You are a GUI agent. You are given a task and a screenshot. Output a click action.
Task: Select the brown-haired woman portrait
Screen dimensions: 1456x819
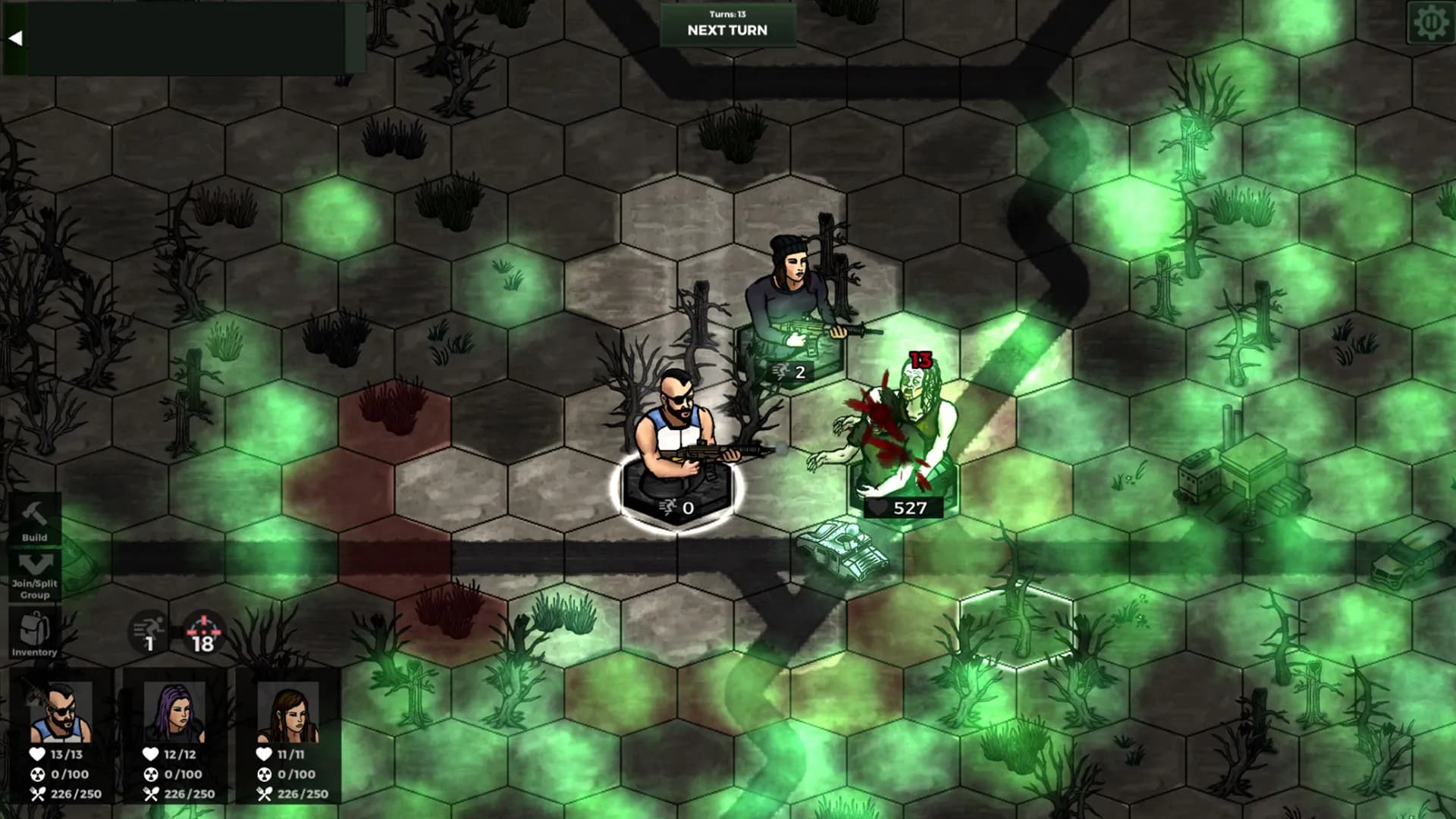coord(288,713)
